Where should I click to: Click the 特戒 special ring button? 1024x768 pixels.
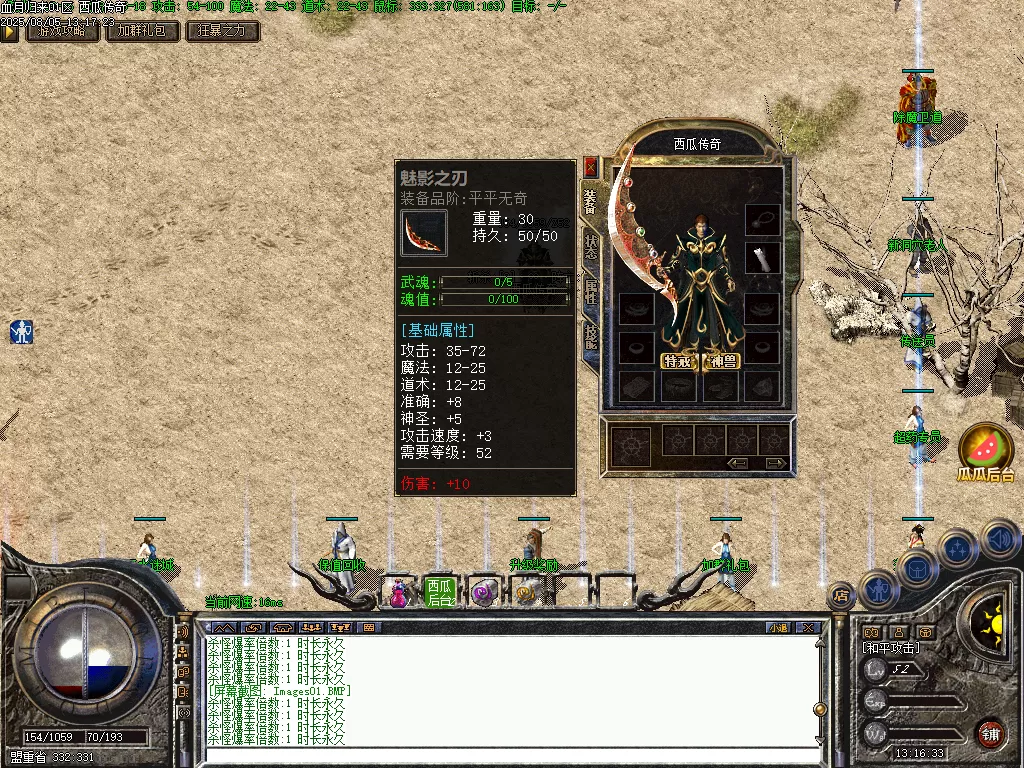coord(678,361)
